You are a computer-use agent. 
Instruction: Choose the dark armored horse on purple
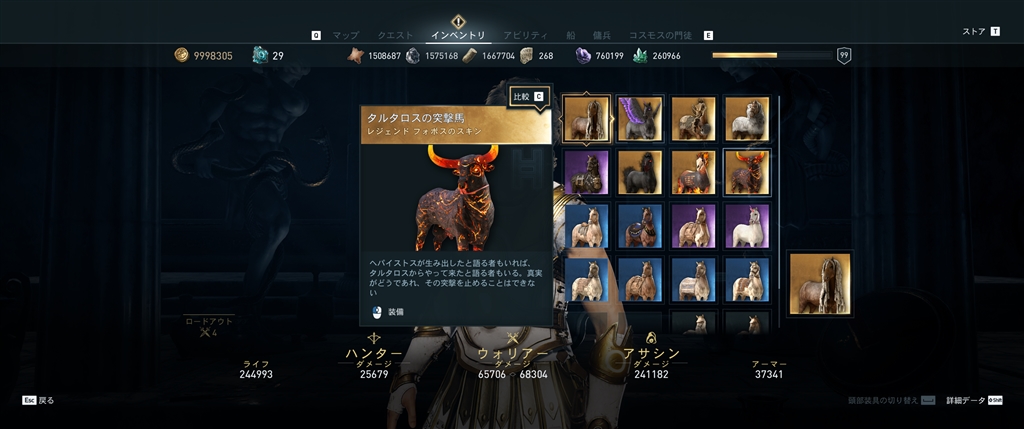585,172
